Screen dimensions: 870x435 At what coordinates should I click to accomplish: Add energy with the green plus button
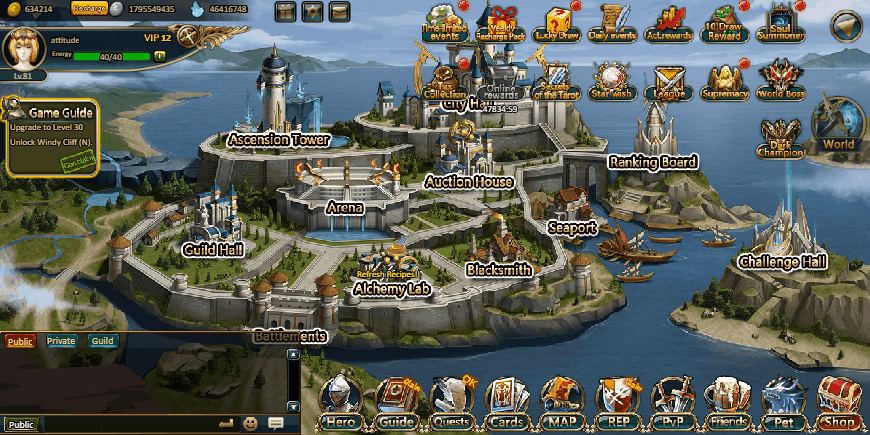tap(159, 56)
